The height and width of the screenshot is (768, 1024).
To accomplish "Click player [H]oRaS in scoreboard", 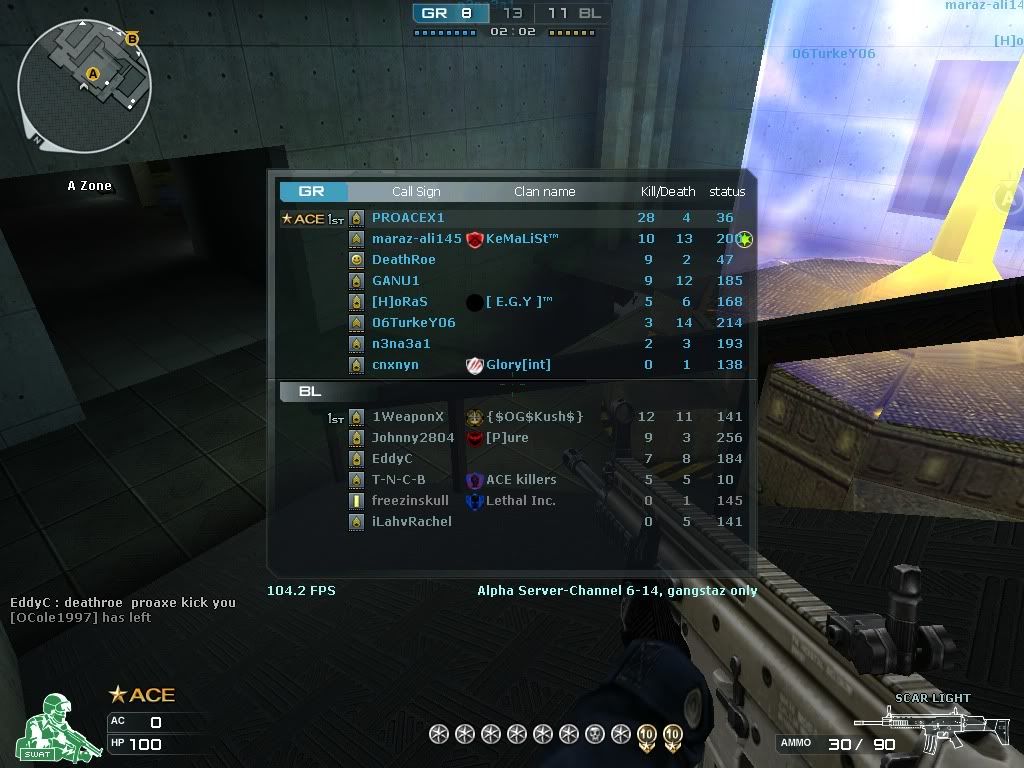I will point(399,302).
